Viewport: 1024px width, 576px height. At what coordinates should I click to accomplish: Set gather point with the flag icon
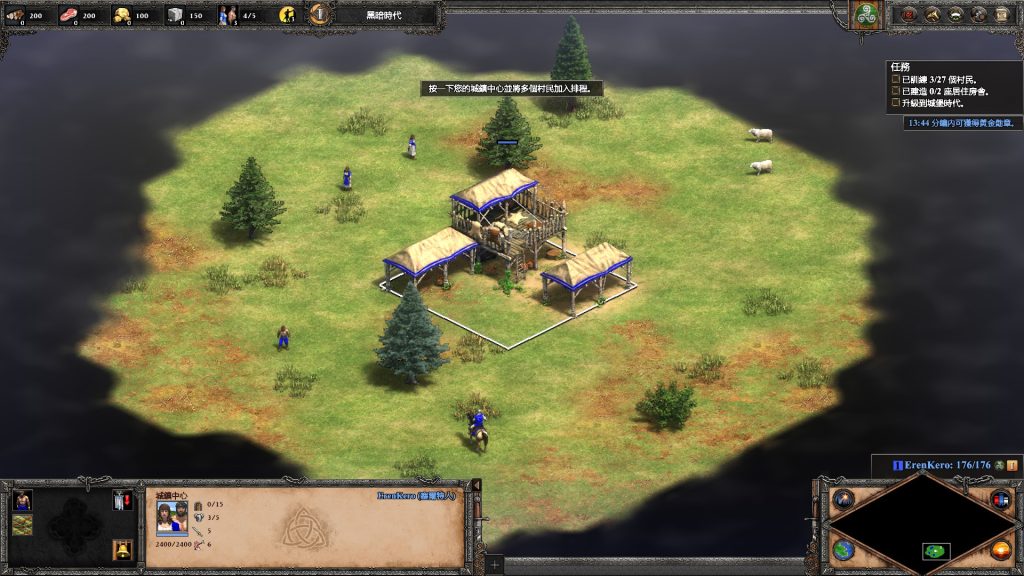[124, 500]
